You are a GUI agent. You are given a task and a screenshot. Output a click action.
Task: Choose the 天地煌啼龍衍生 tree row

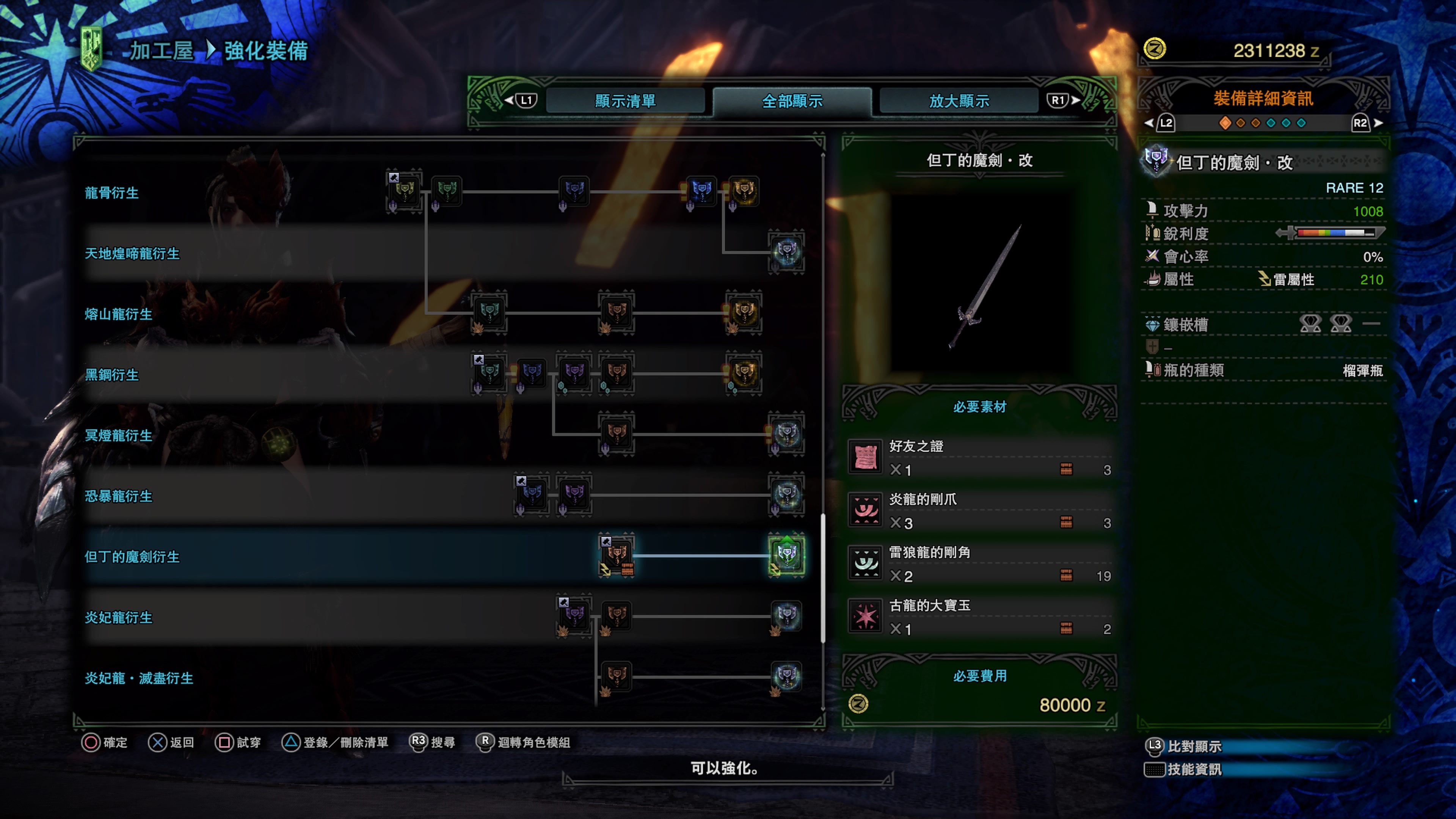[x=132, y=254]
